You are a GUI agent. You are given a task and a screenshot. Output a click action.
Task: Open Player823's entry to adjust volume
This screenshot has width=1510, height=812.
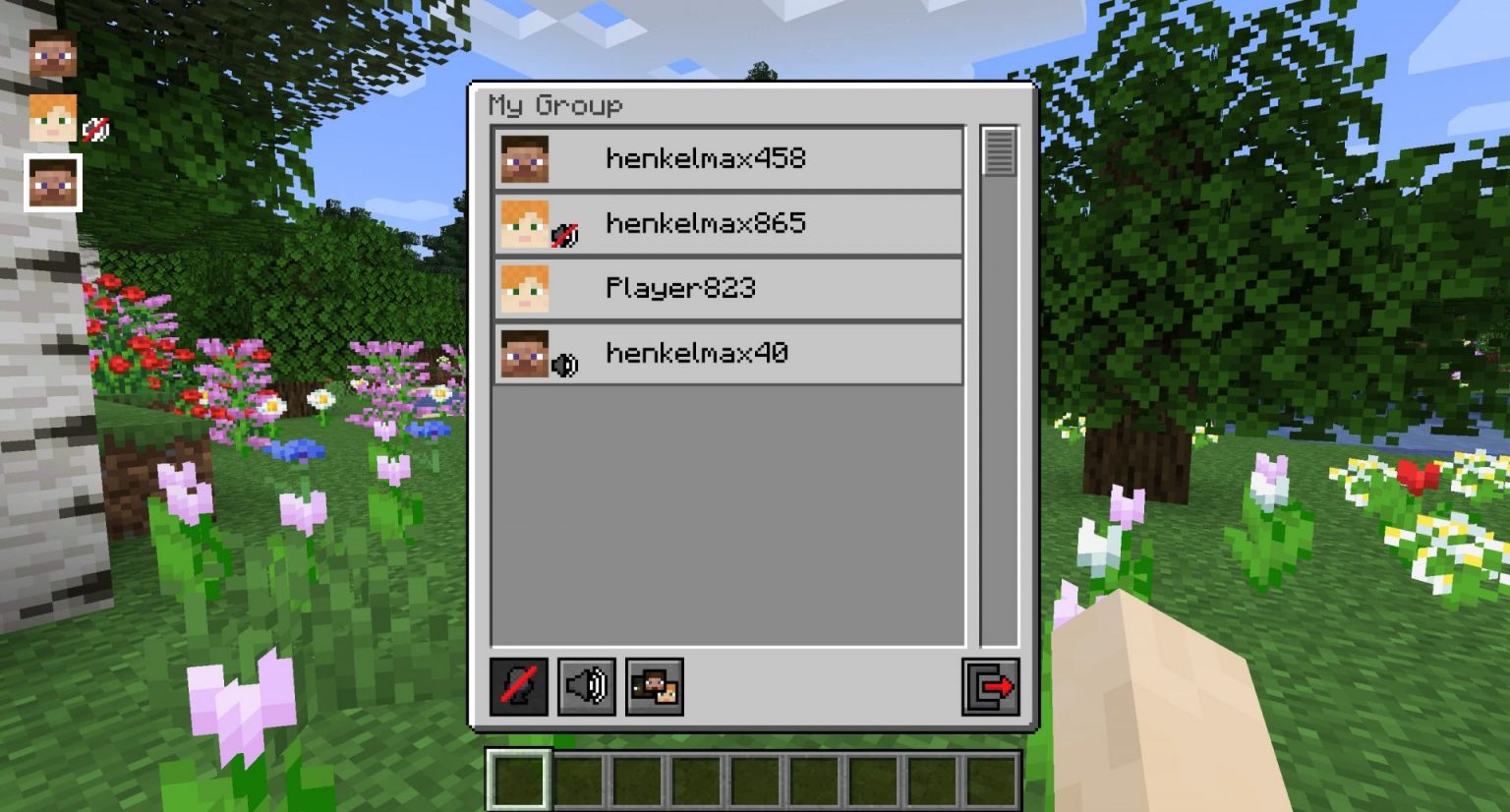pyautogui.click(x=727, y=288)
